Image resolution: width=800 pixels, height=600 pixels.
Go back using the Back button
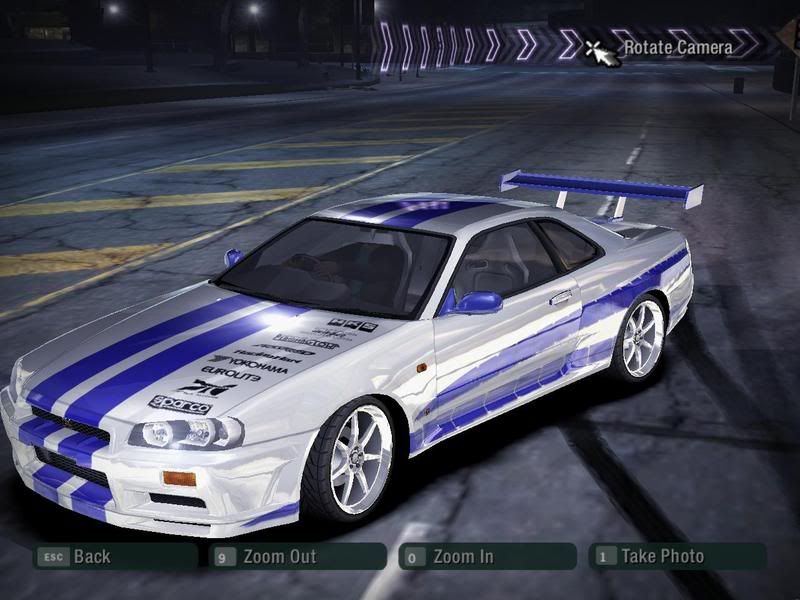click(90, 556)
